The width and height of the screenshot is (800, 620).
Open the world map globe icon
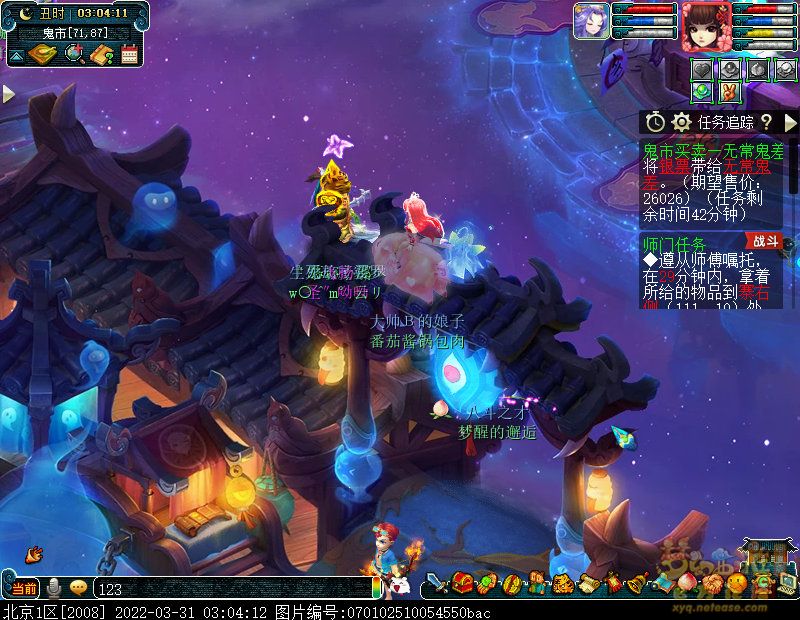(x=73, y=54)
